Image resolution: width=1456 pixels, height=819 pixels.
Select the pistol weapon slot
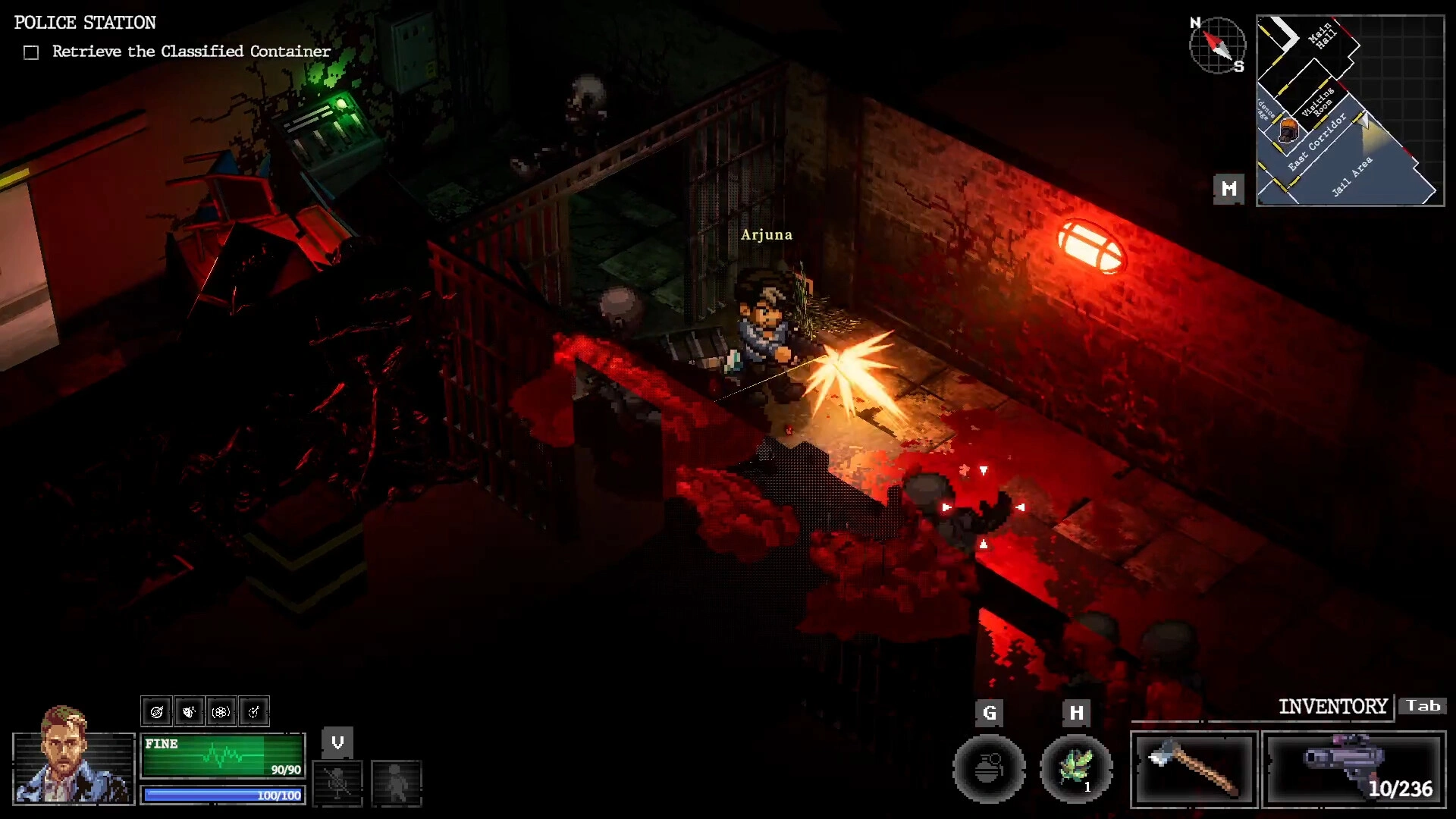[x=1354, y=769]
